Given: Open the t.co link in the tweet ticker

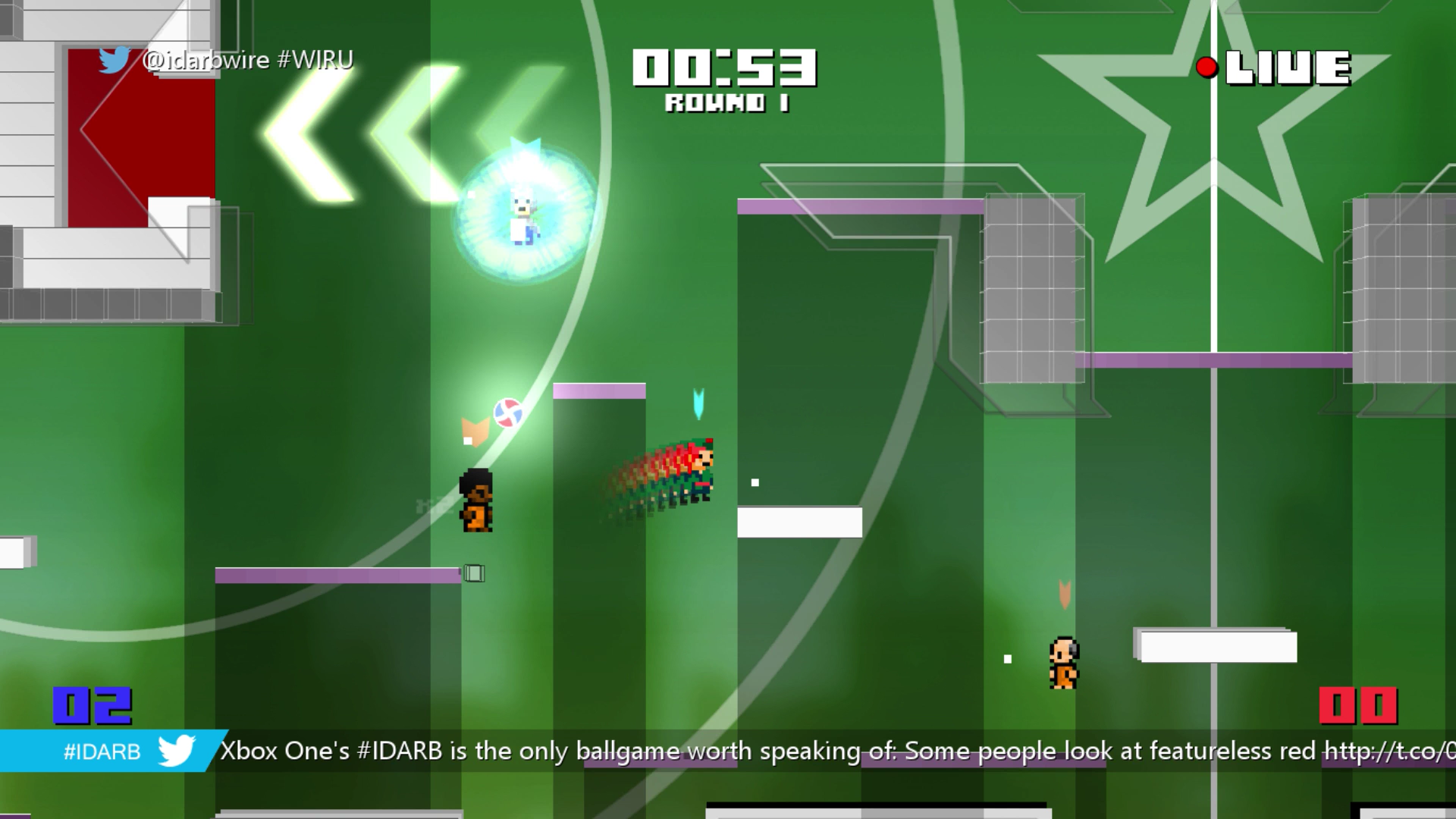Looking at the screenshot, I should point(1389,751).
